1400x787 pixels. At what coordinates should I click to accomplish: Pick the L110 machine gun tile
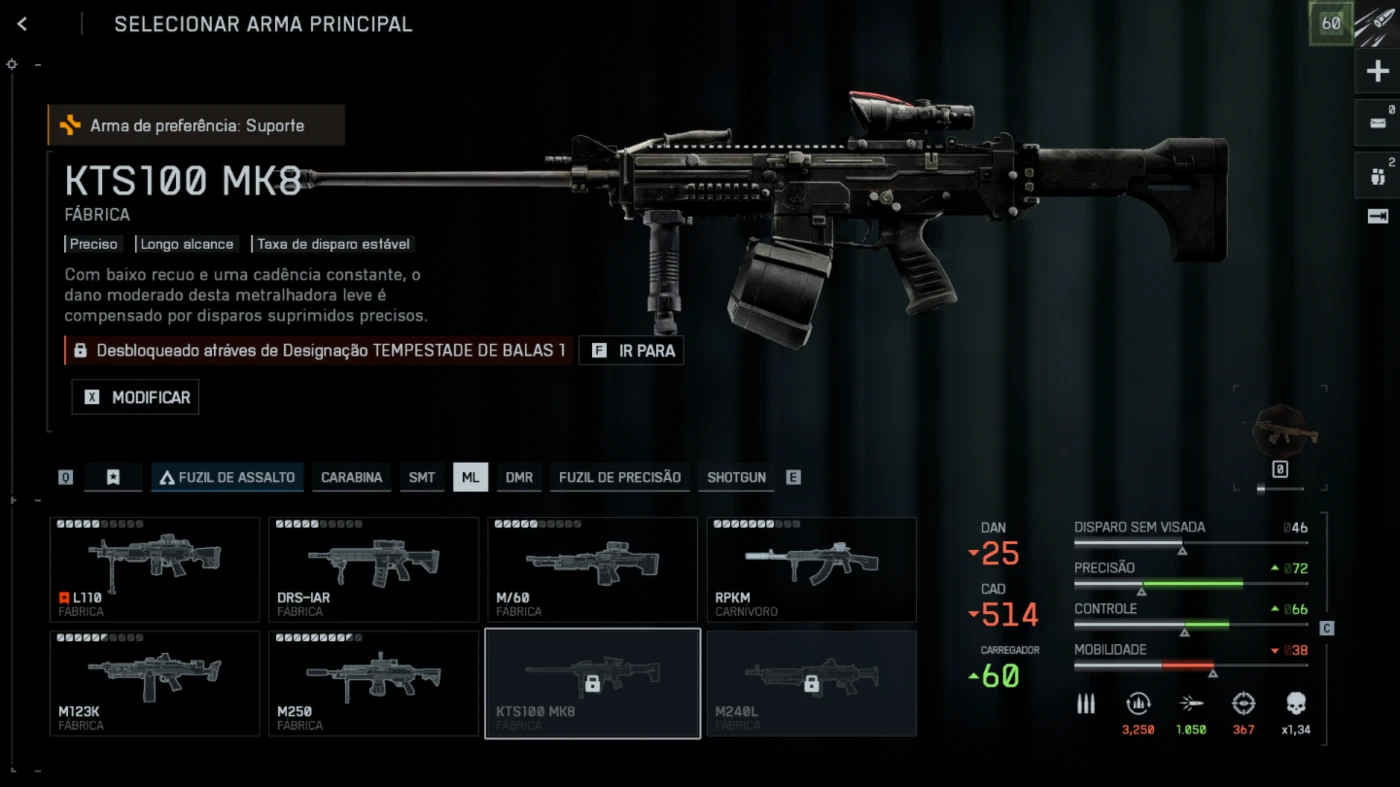pos(154,569)
